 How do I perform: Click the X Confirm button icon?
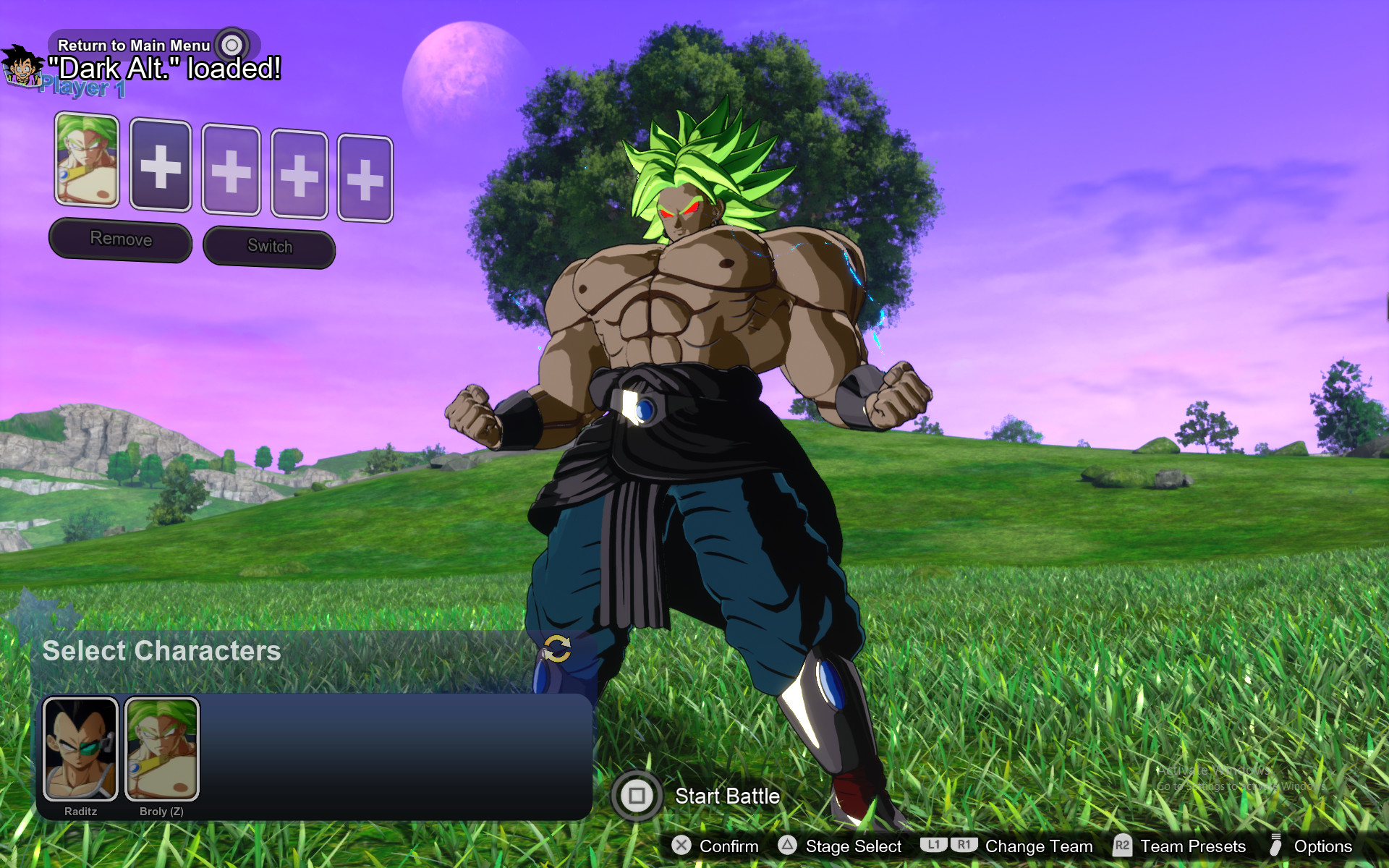[x=681, y=846]
